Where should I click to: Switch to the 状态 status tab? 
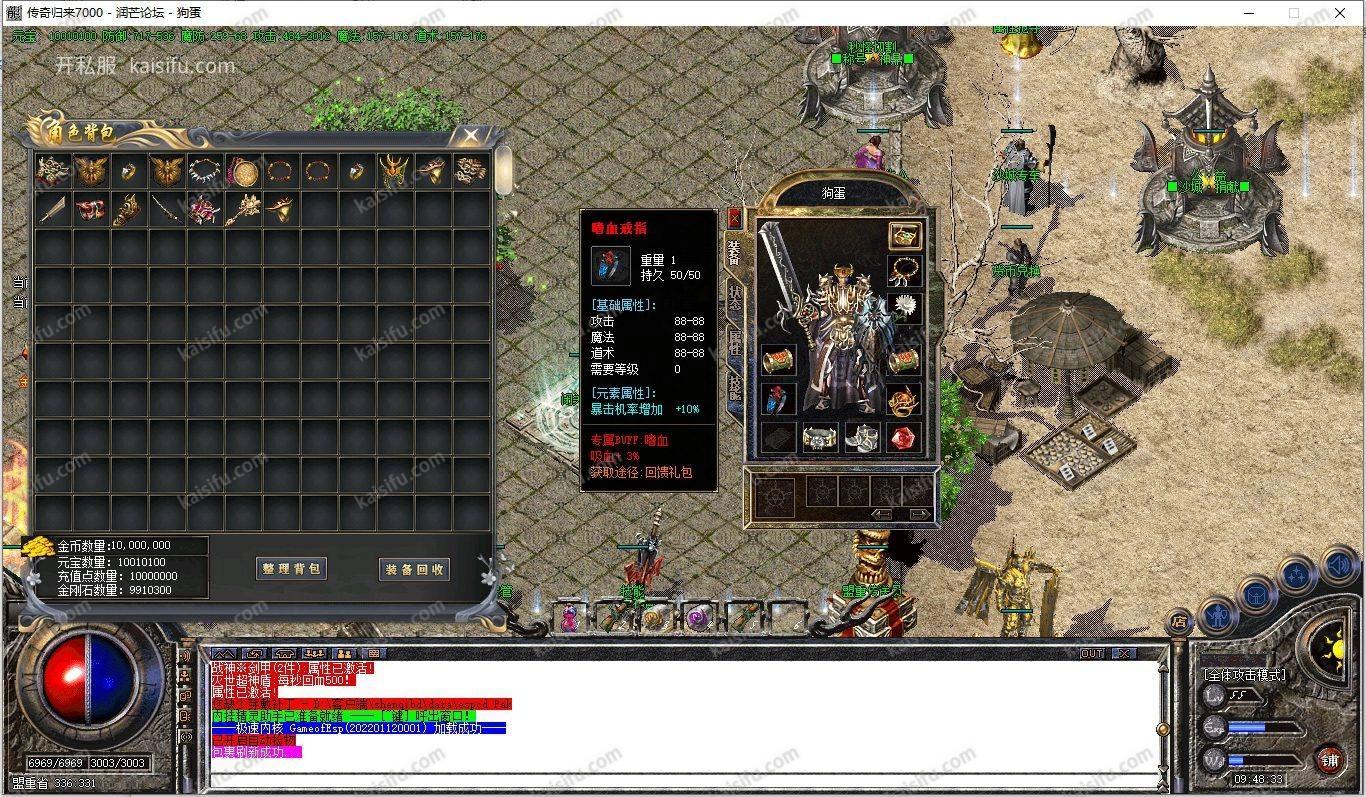click(x=734, y=301)
